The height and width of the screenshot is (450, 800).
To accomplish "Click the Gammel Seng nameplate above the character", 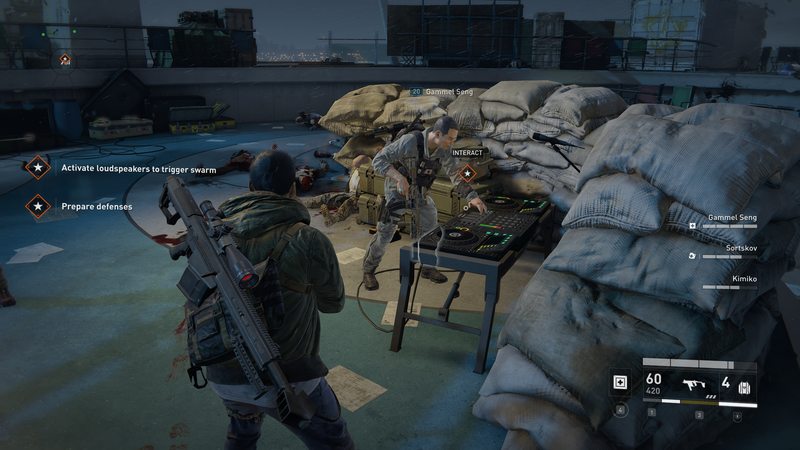I will tap(442, 92).
